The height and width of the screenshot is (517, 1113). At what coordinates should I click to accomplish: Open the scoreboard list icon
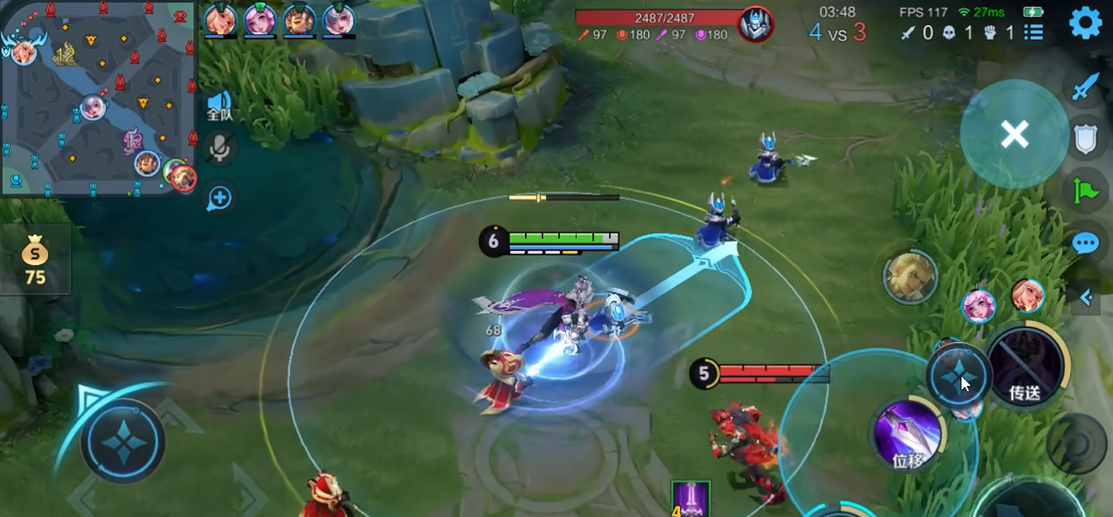click(x=1034, y=32)
